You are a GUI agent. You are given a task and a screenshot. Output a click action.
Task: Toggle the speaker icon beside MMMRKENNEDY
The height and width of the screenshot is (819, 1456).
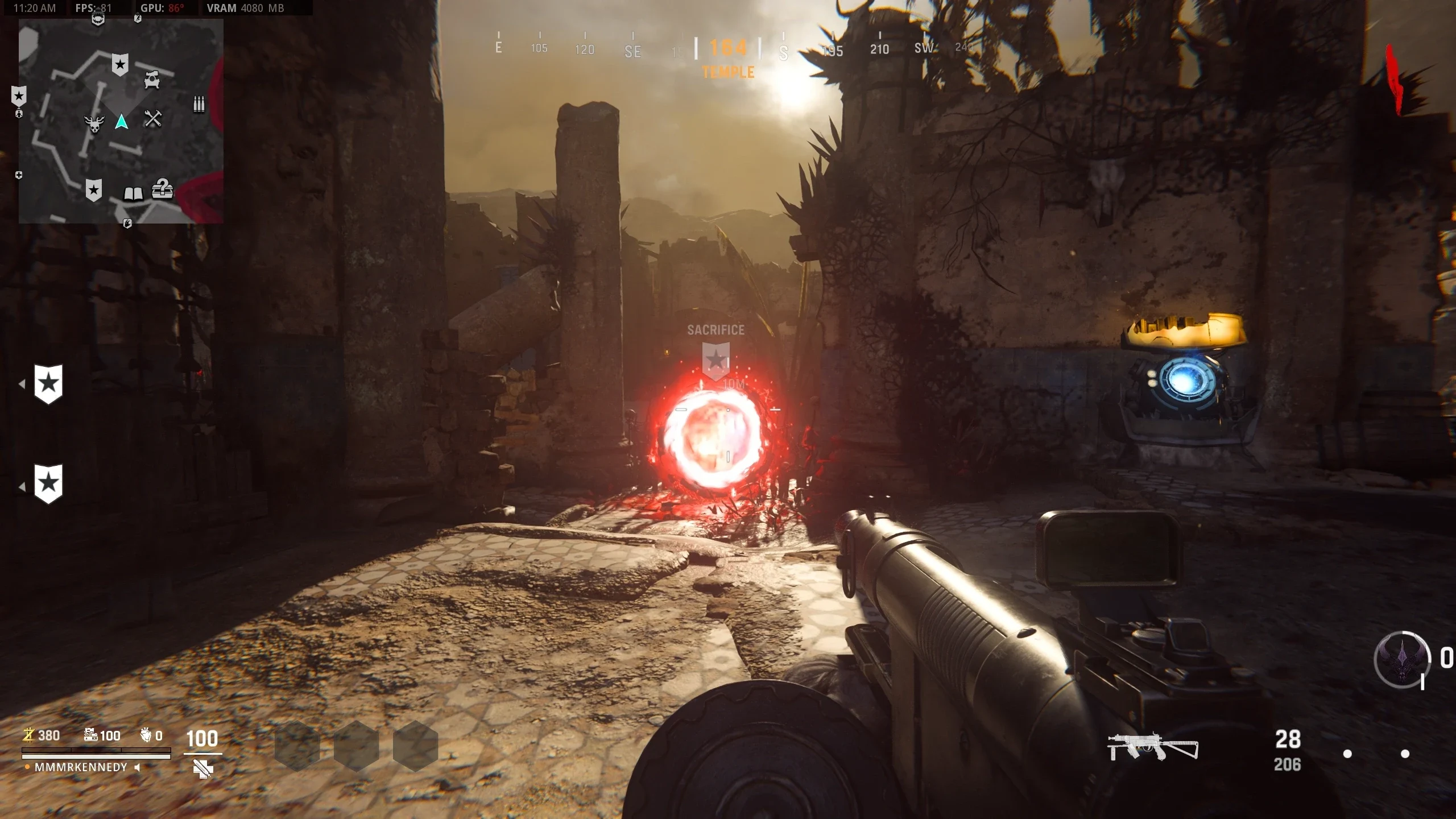[x=137, y=767]
